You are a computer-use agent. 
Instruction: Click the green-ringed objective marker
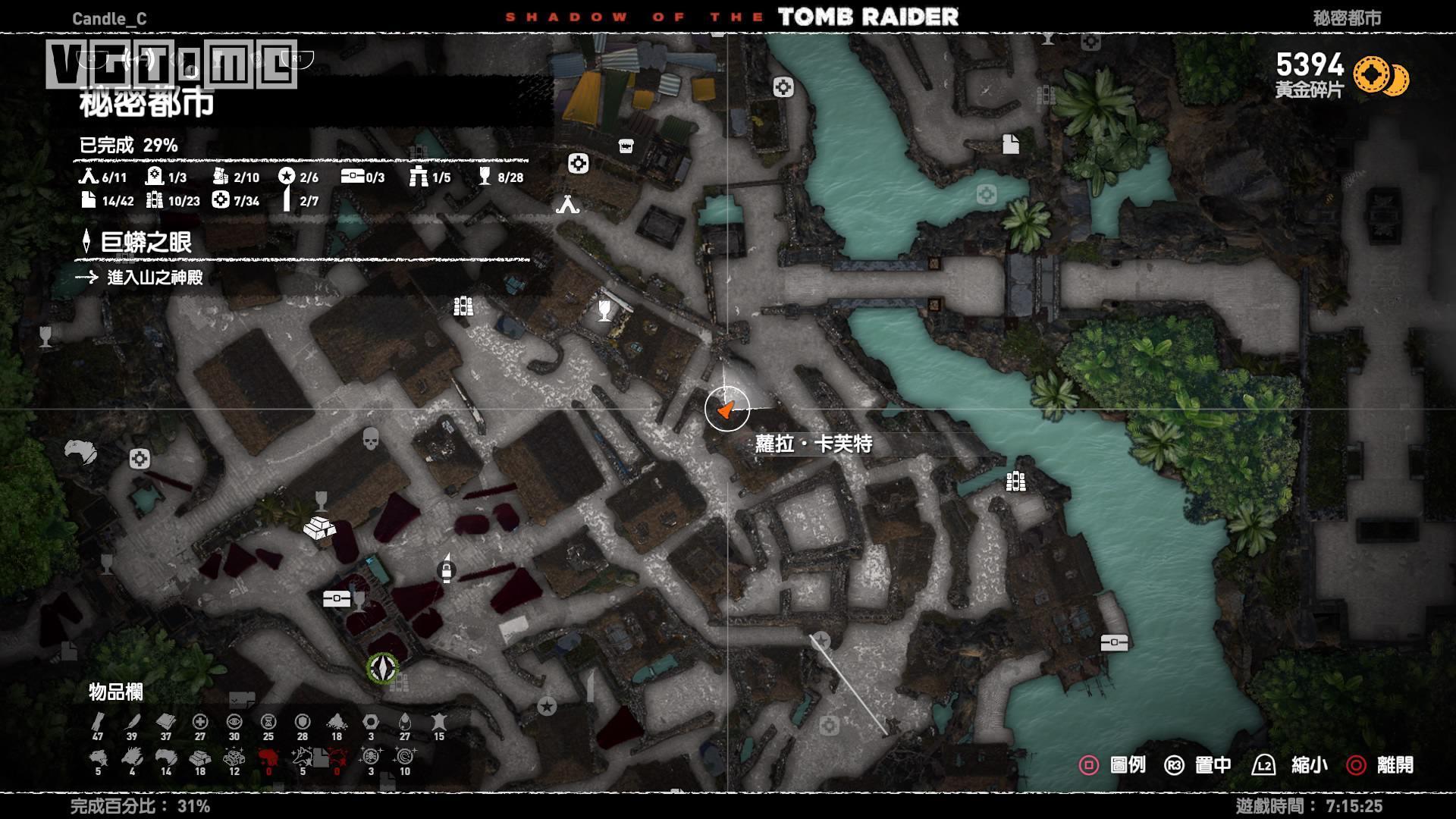coord(383,668)
